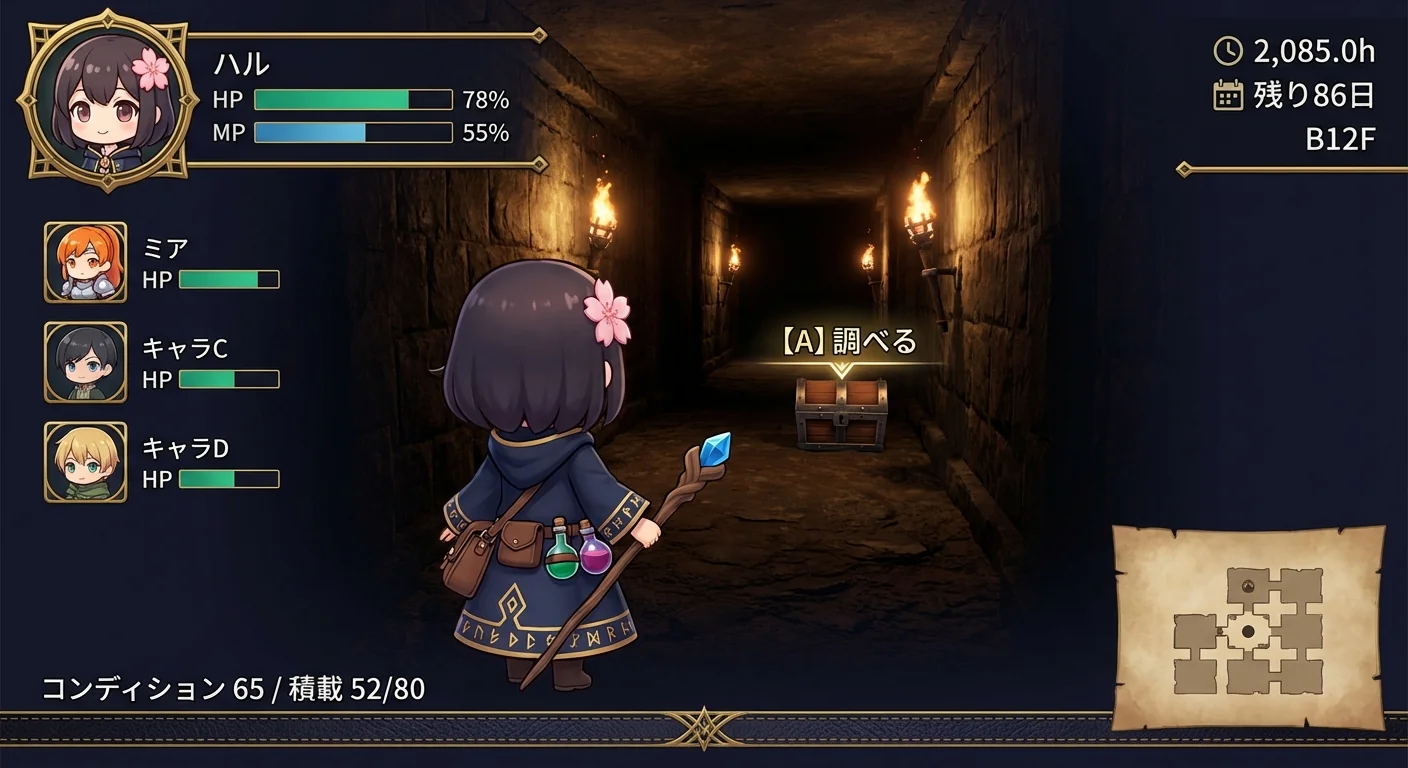1408x768 pixels.
Task: Choose party member ミア's portrait
Action: click(86, 262)
